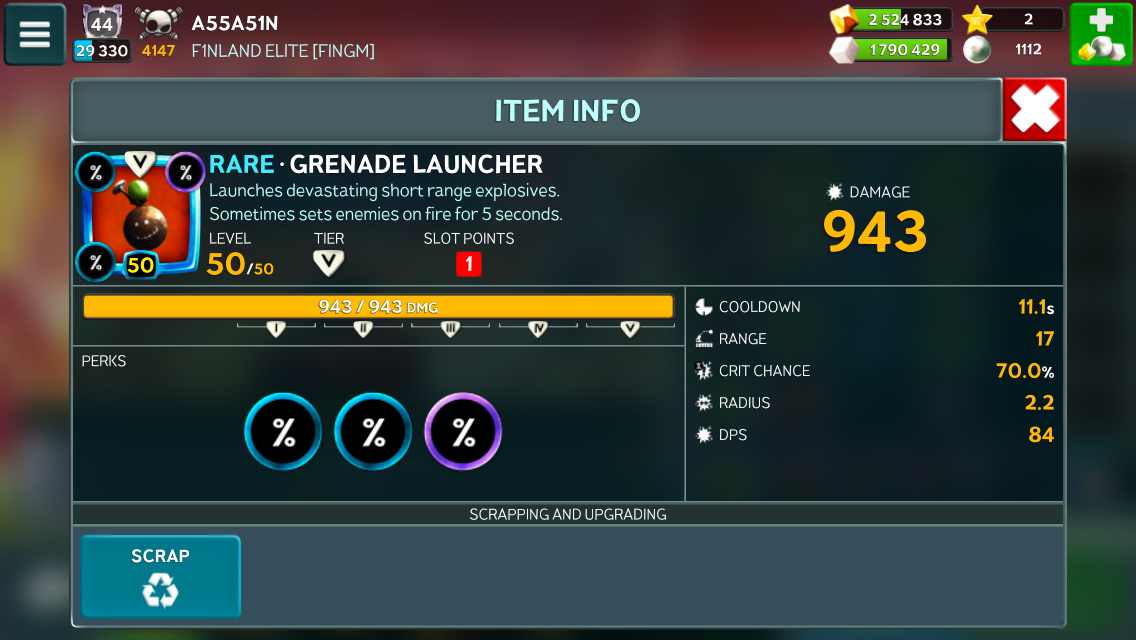
Task: Select the tier I marker under damage bar
Action: pos(277,328)
